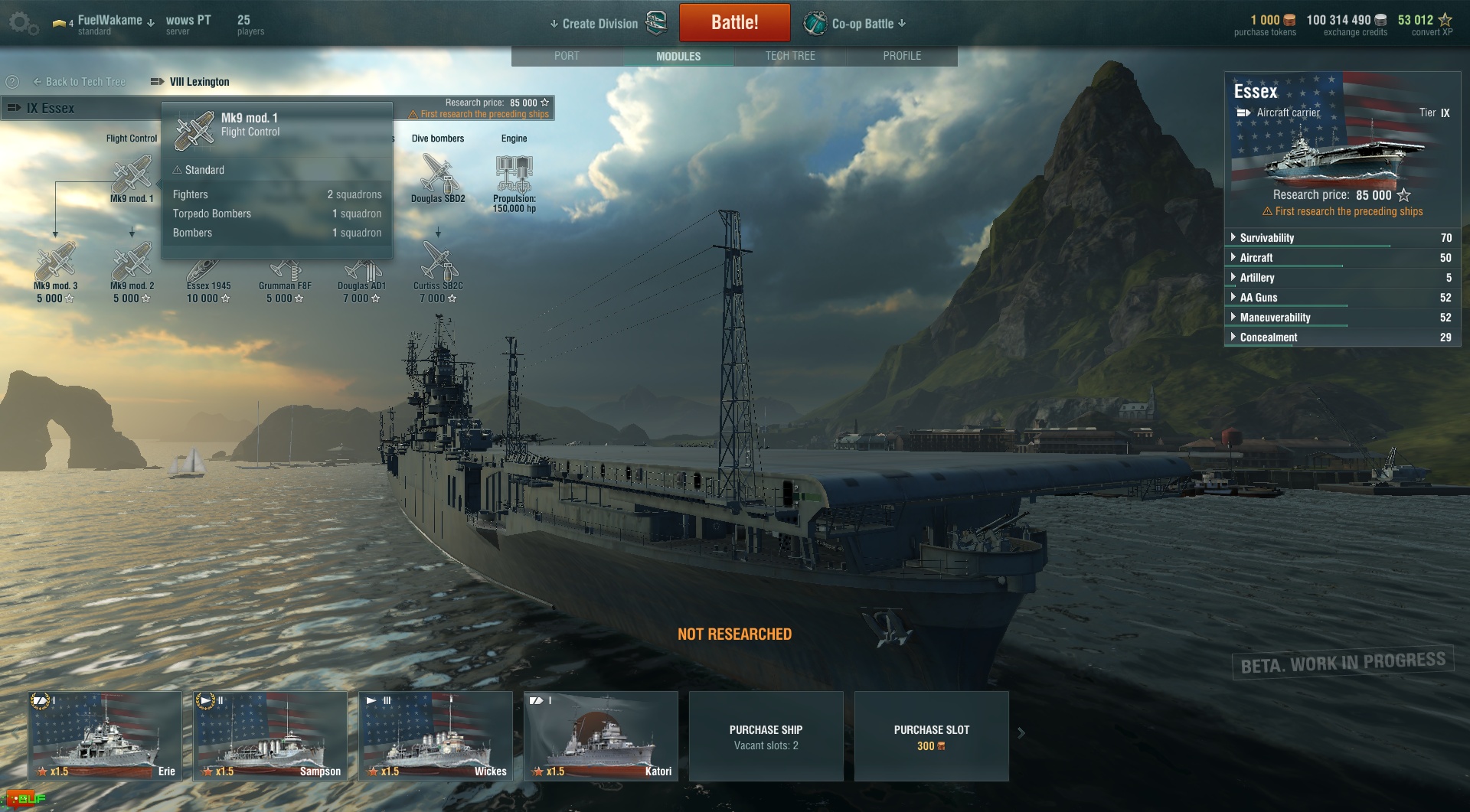Start the match with the Battle! button
1470x812 pixels.
click(x=734, y=23)
